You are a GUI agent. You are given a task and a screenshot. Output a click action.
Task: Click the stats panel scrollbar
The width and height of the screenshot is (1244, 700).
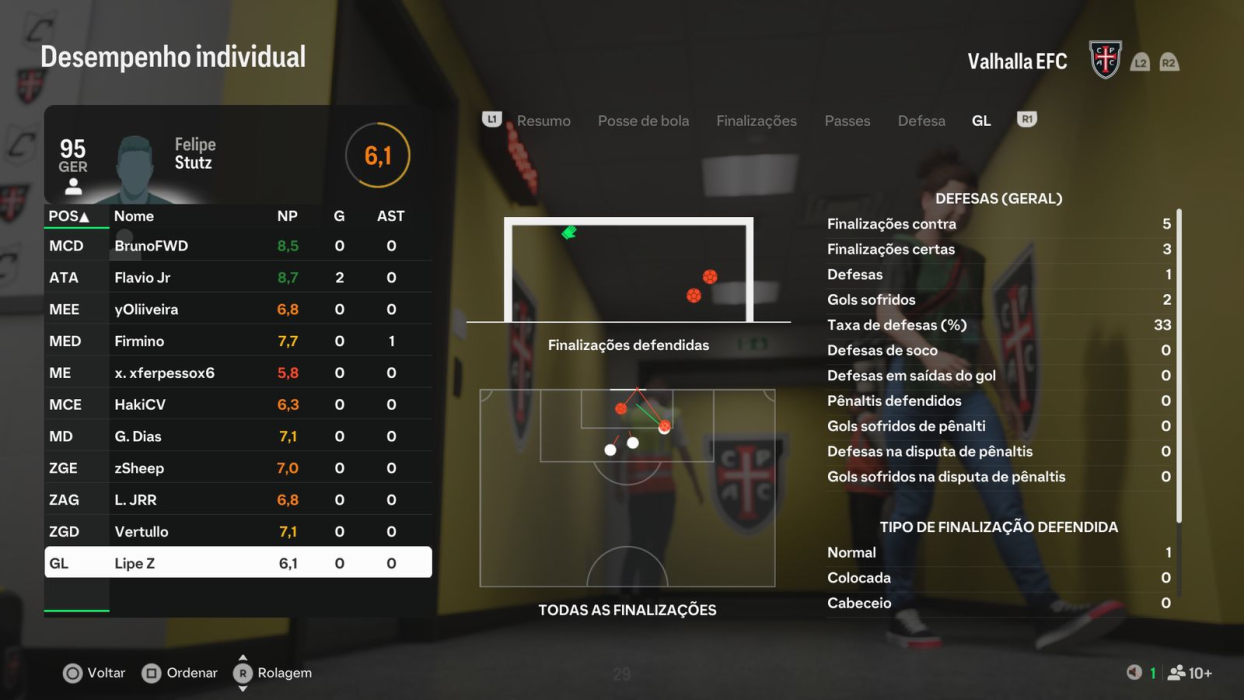tap(1179, 365)
